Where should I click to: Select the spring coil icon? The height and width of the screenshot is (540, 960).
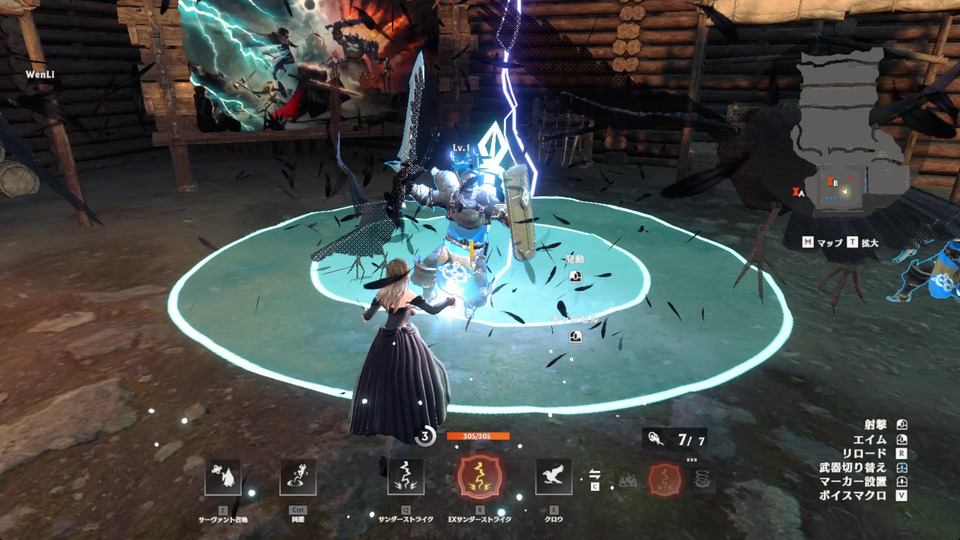point(702,479)
